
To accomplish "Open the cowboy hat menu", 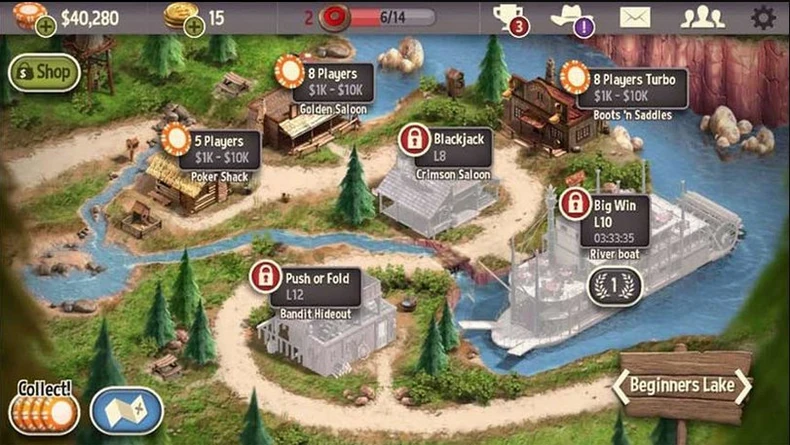I will [573, 17].
